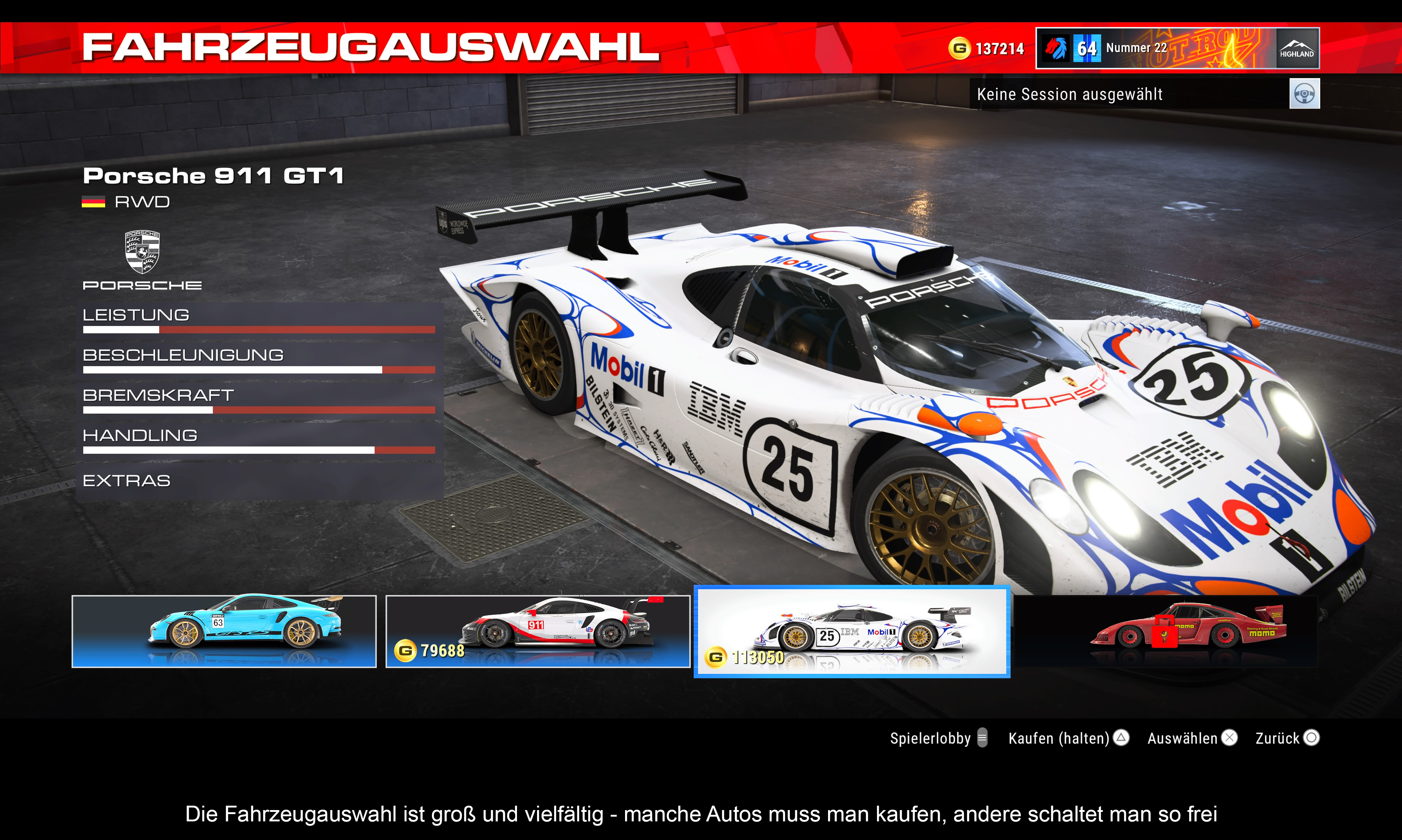Go back with Zurück
The height and width of the screenshot is (840, 1402).
[x=1287, y=738]
